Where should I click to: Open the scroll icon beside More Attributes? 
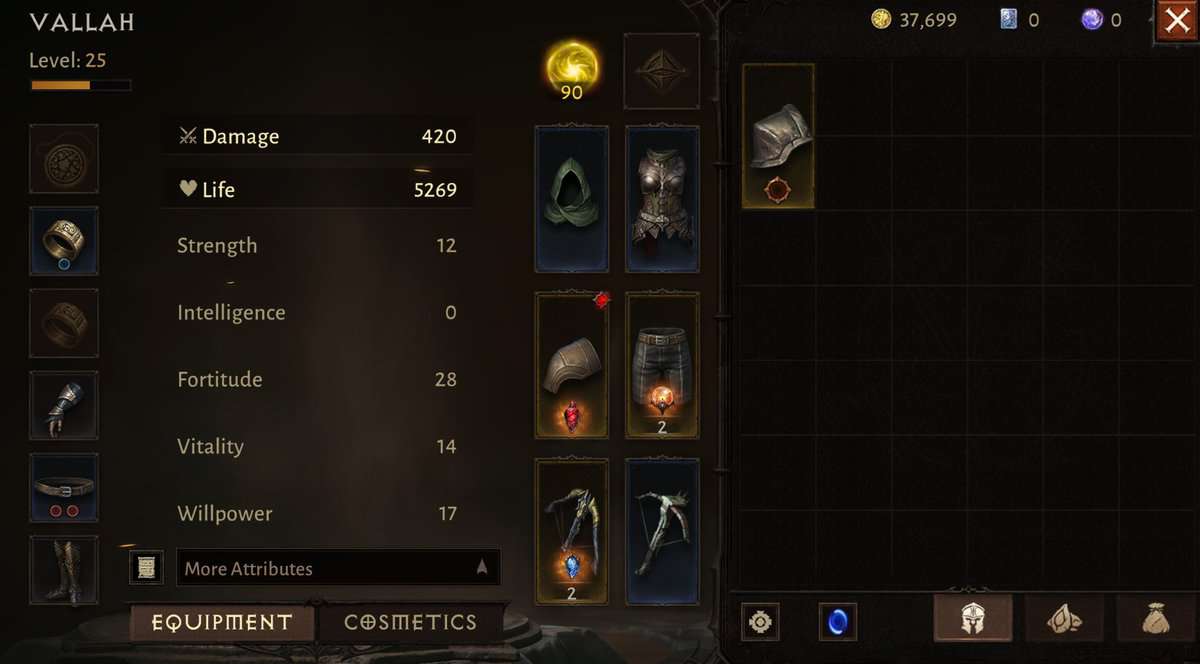coord(146,568)
